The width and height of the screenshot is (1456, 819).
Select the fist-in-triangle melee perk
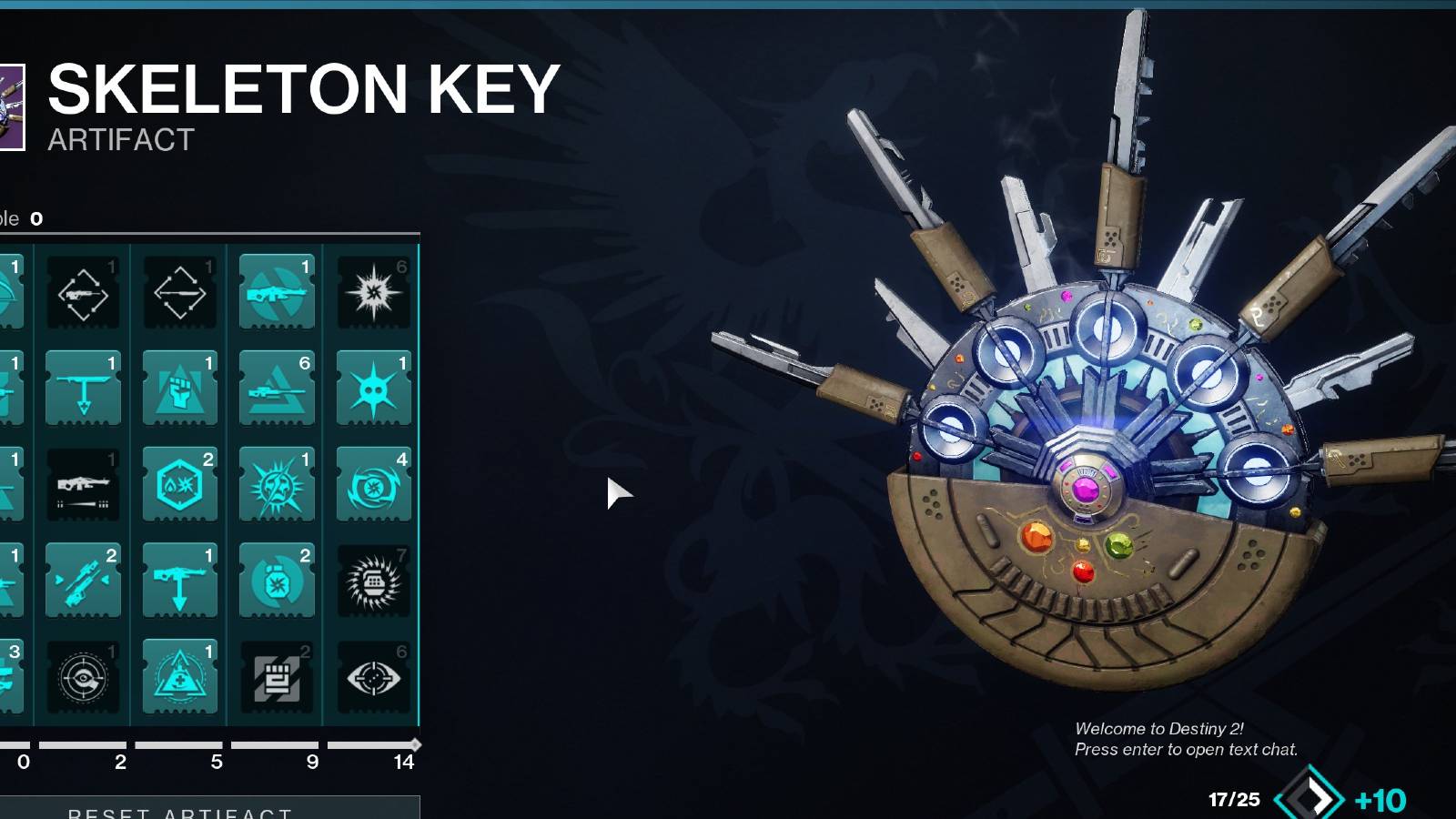179,387
